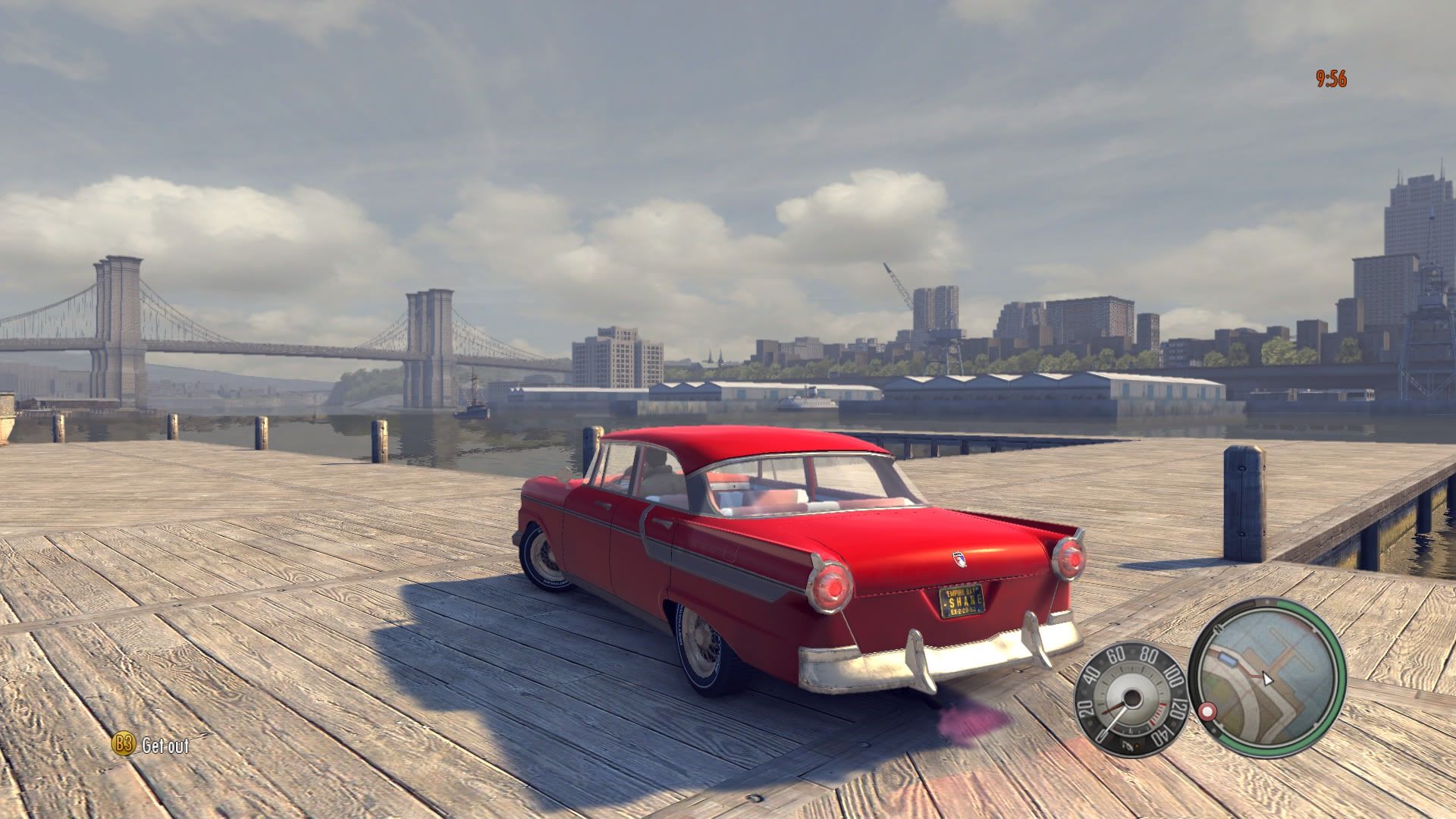Viewport: 1456px width, 819px height.
Task: Click the blue marker on the minimap route
Action: 1229,659
